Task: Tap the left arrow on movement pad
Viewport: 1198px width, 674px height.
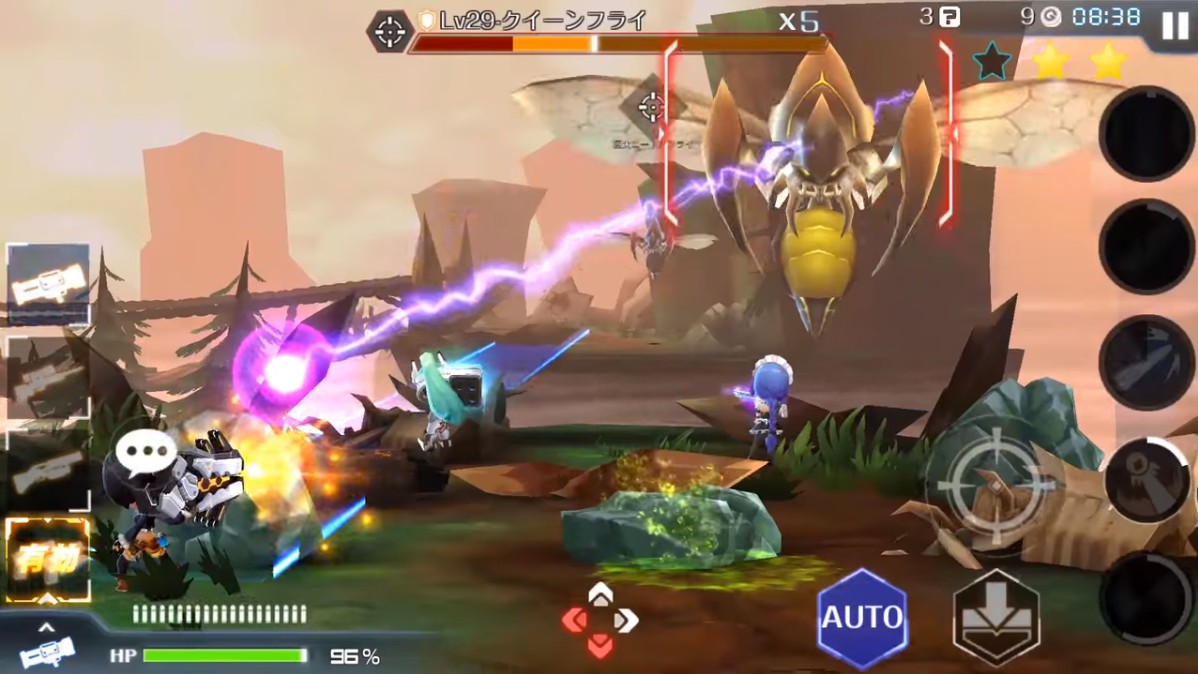Action: [575, 621]
